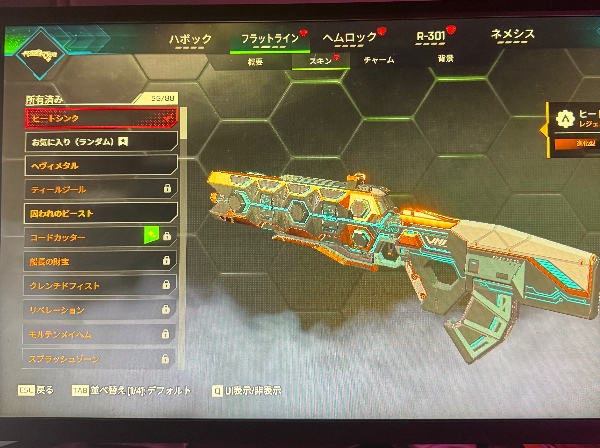
Task: Switch to the ネメシス weapon tab
Action: coord(512,35)
